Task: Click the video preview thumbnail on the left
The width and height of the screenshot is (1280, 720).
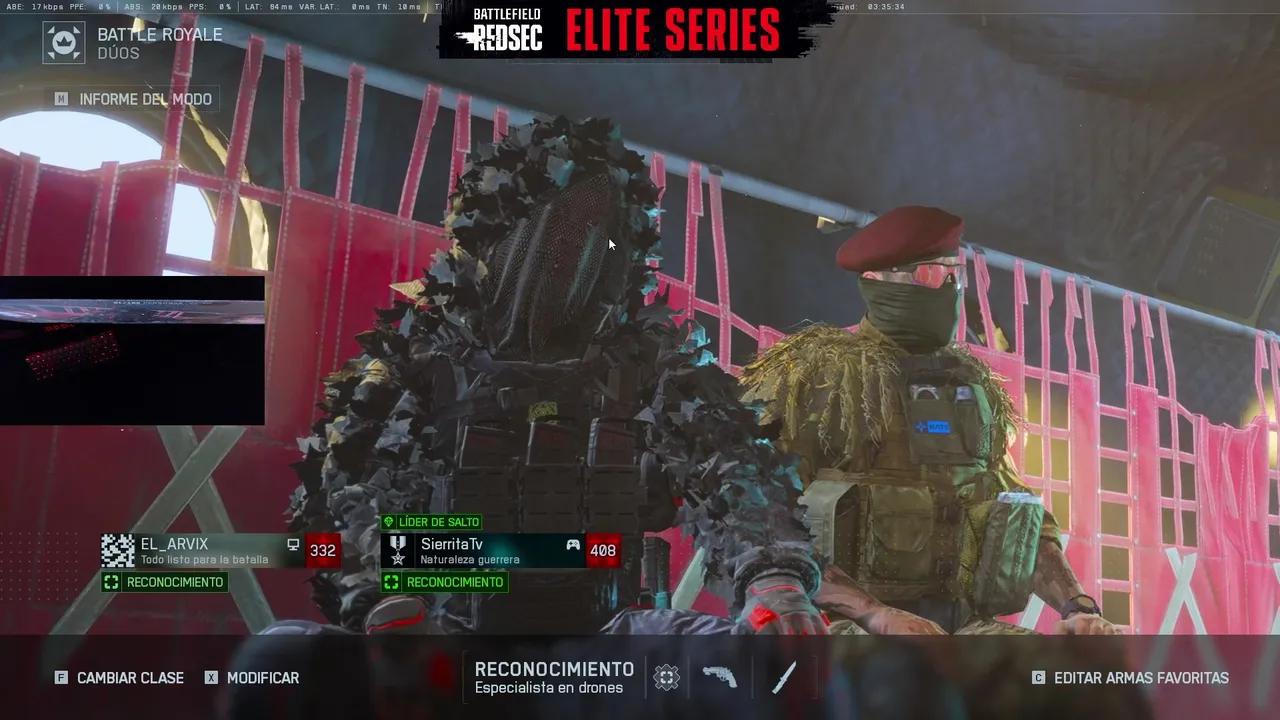Action: tap(132, 350)
